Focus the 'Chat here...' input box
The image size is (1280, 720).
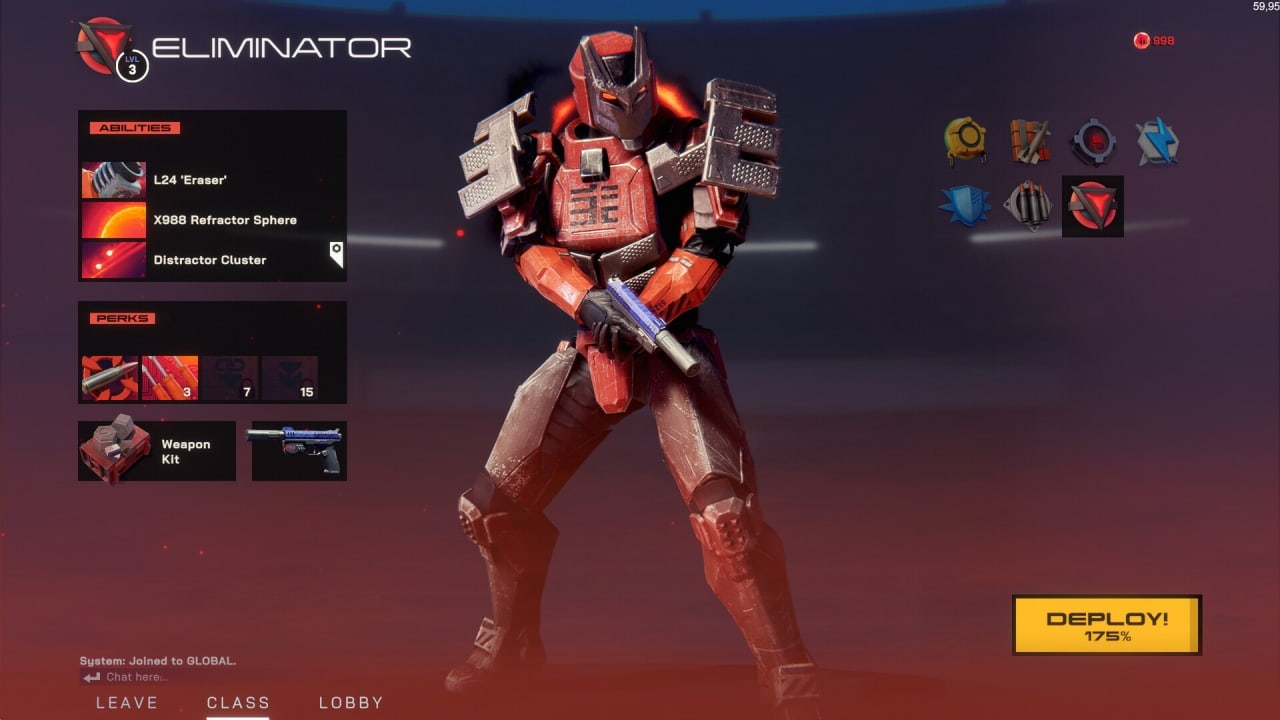140,677
